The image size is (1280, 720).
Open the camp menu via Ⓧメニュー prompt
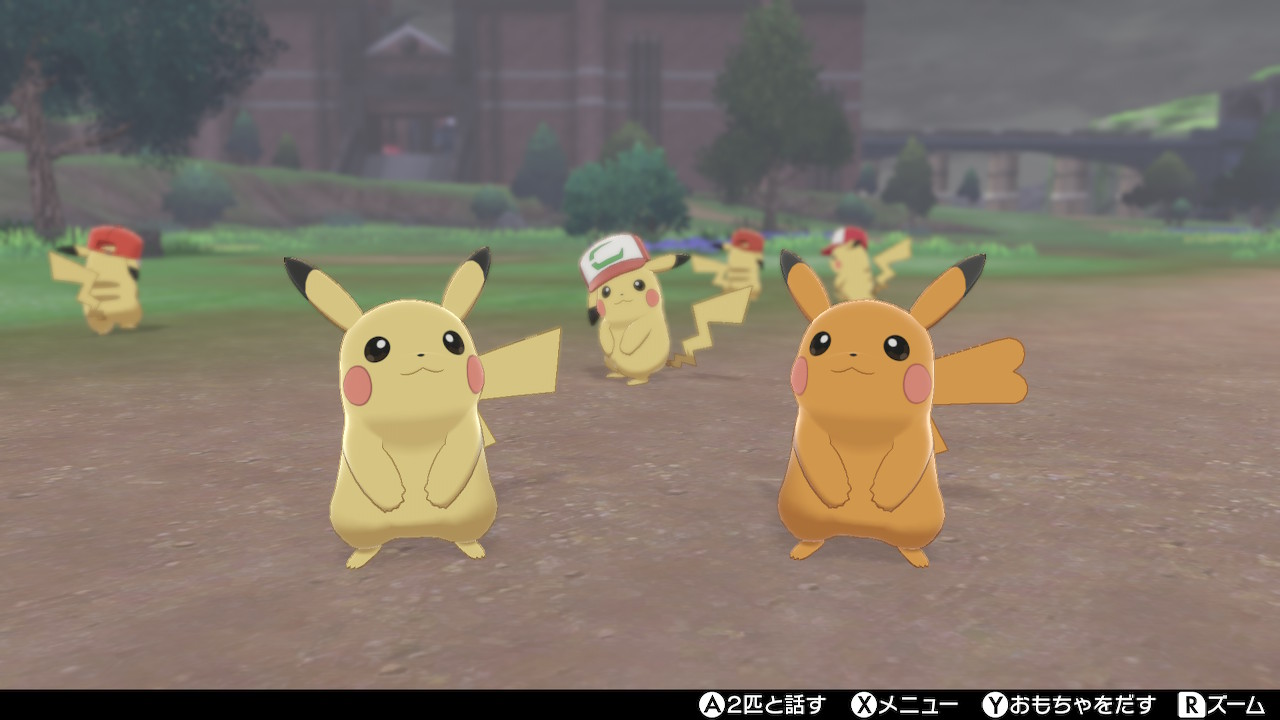(x=890, y=705)
